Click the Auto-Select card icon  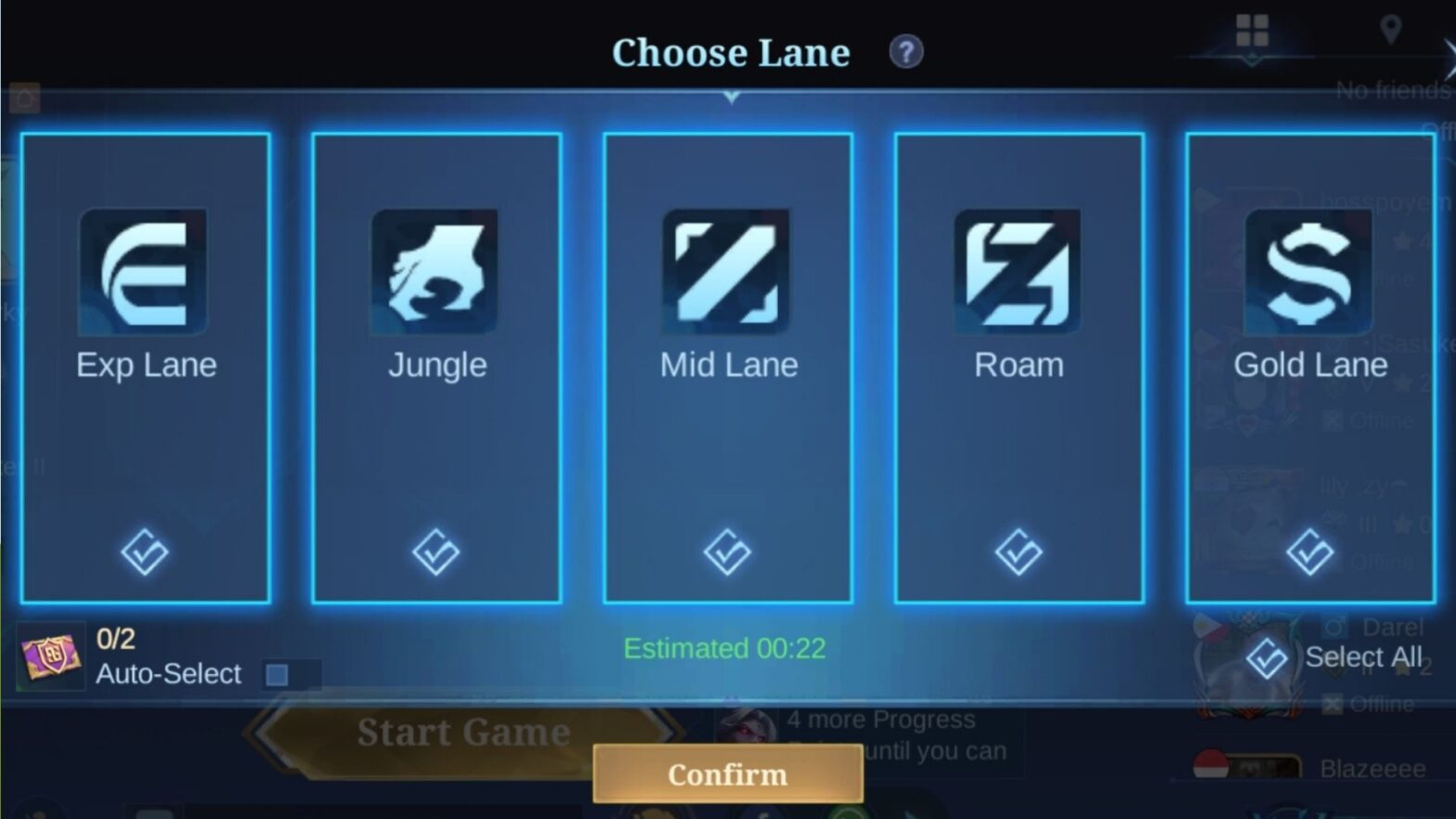coord(51,656)
